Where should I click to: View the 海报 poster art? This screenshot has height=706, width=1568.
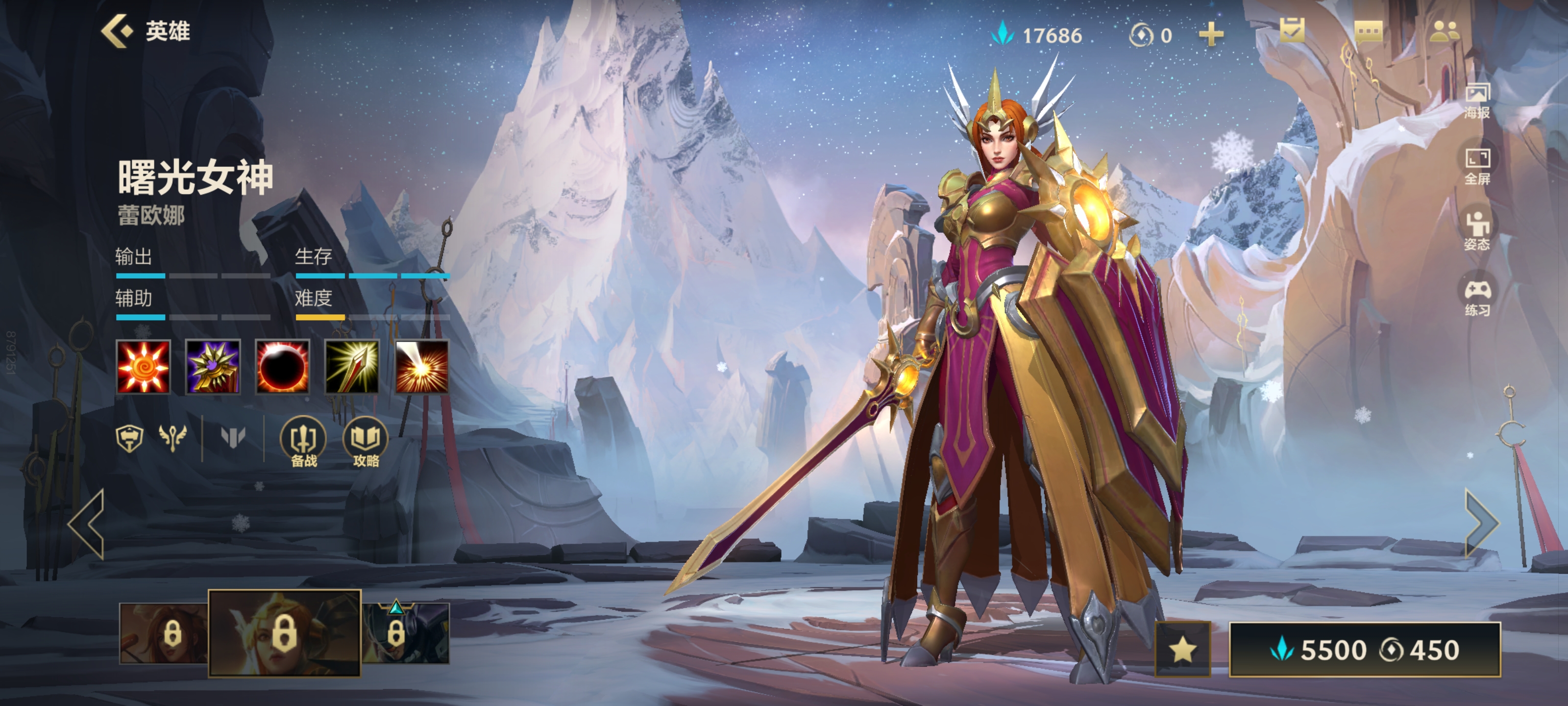(x=1477, y=101)
